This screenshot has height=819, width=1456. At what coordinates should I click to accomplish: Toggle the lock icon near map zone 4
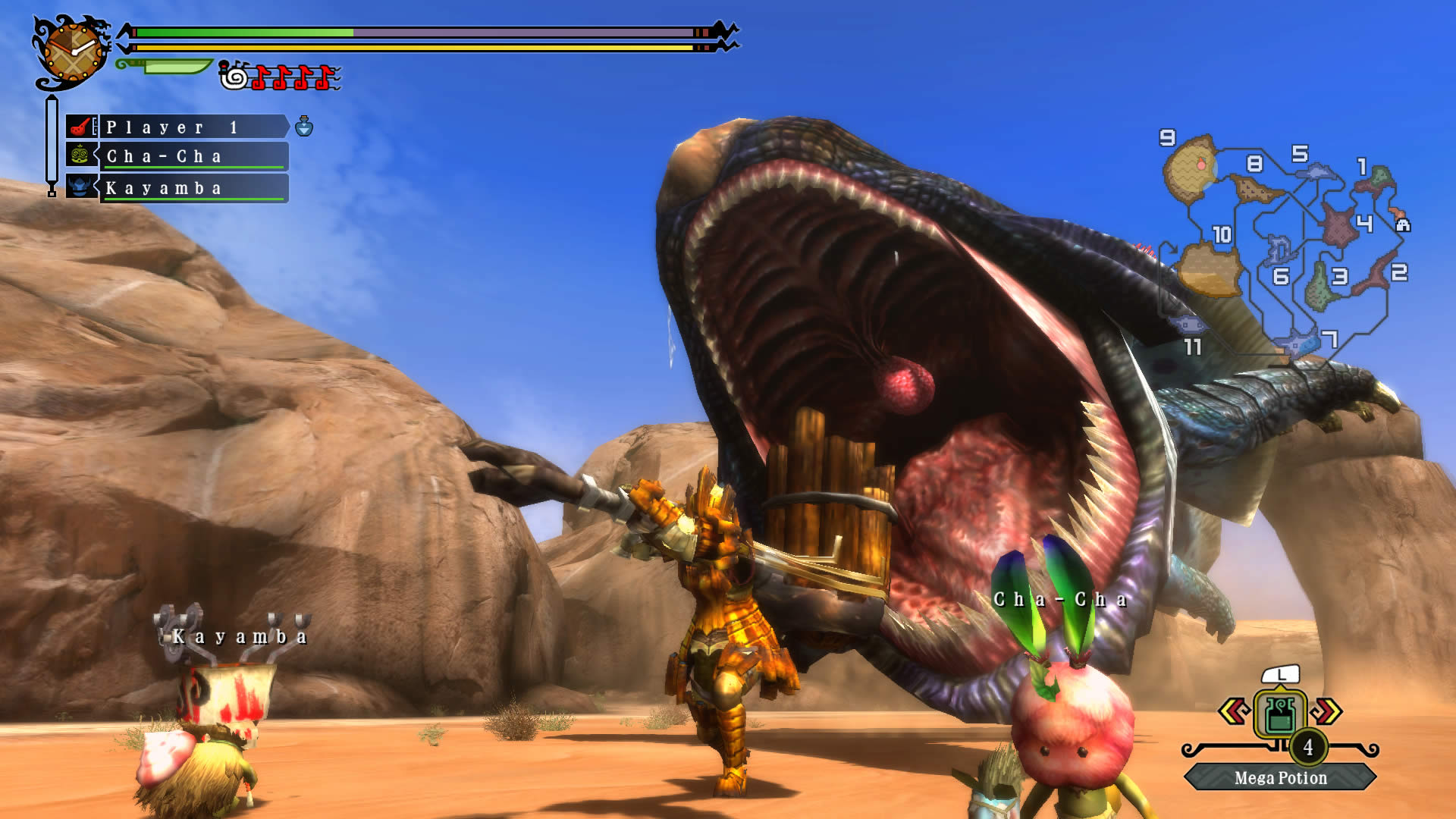tap(1404, 226)
